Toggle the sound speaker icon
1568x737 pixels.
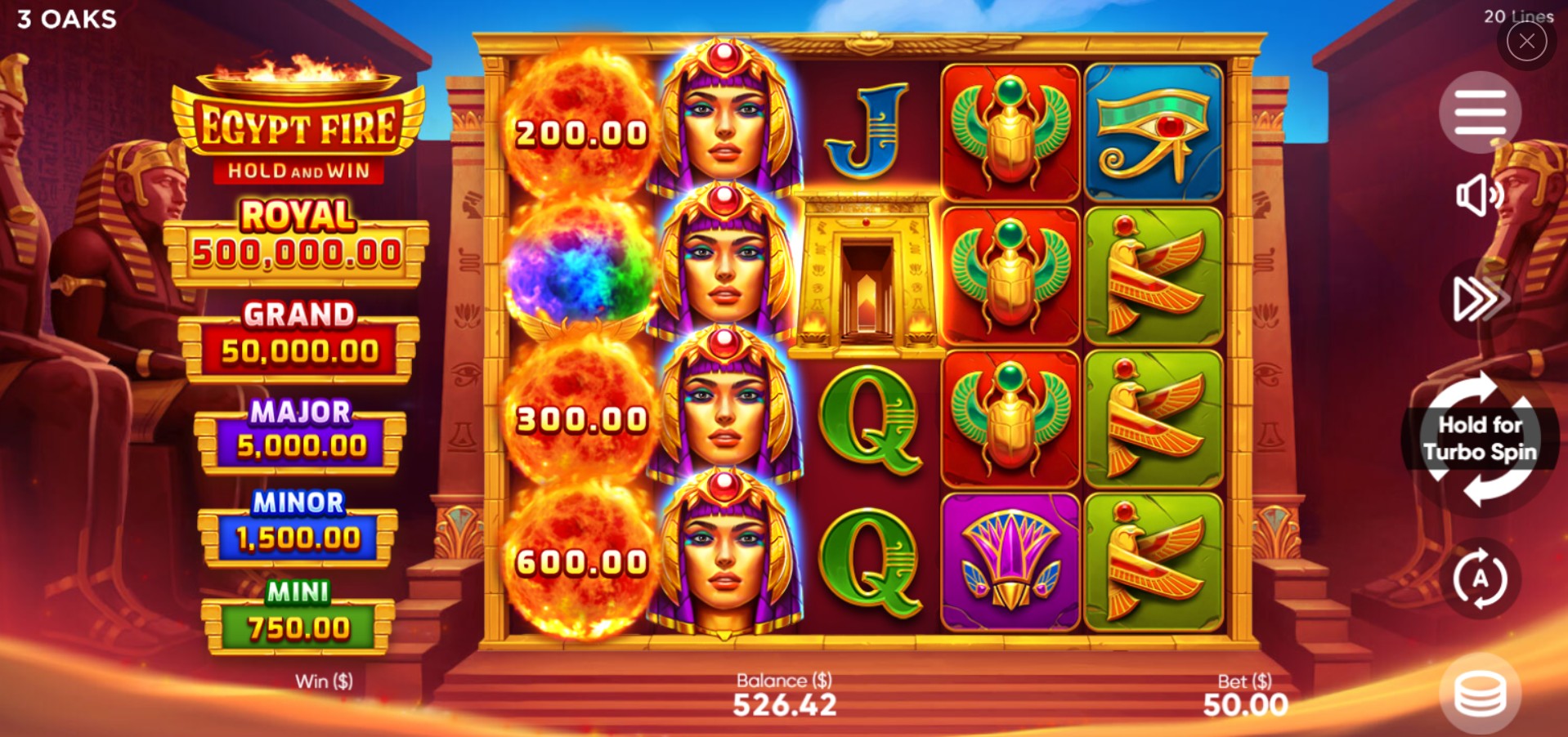click(1479, 196)
